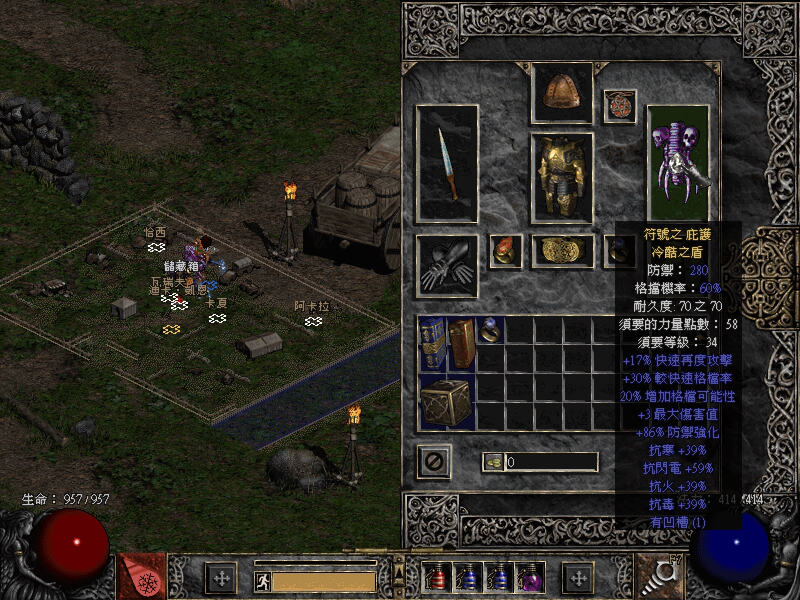Pick the golden belt slot
Image resolution: width=800 pixels, height=600 pixels.
click(561, 251)
